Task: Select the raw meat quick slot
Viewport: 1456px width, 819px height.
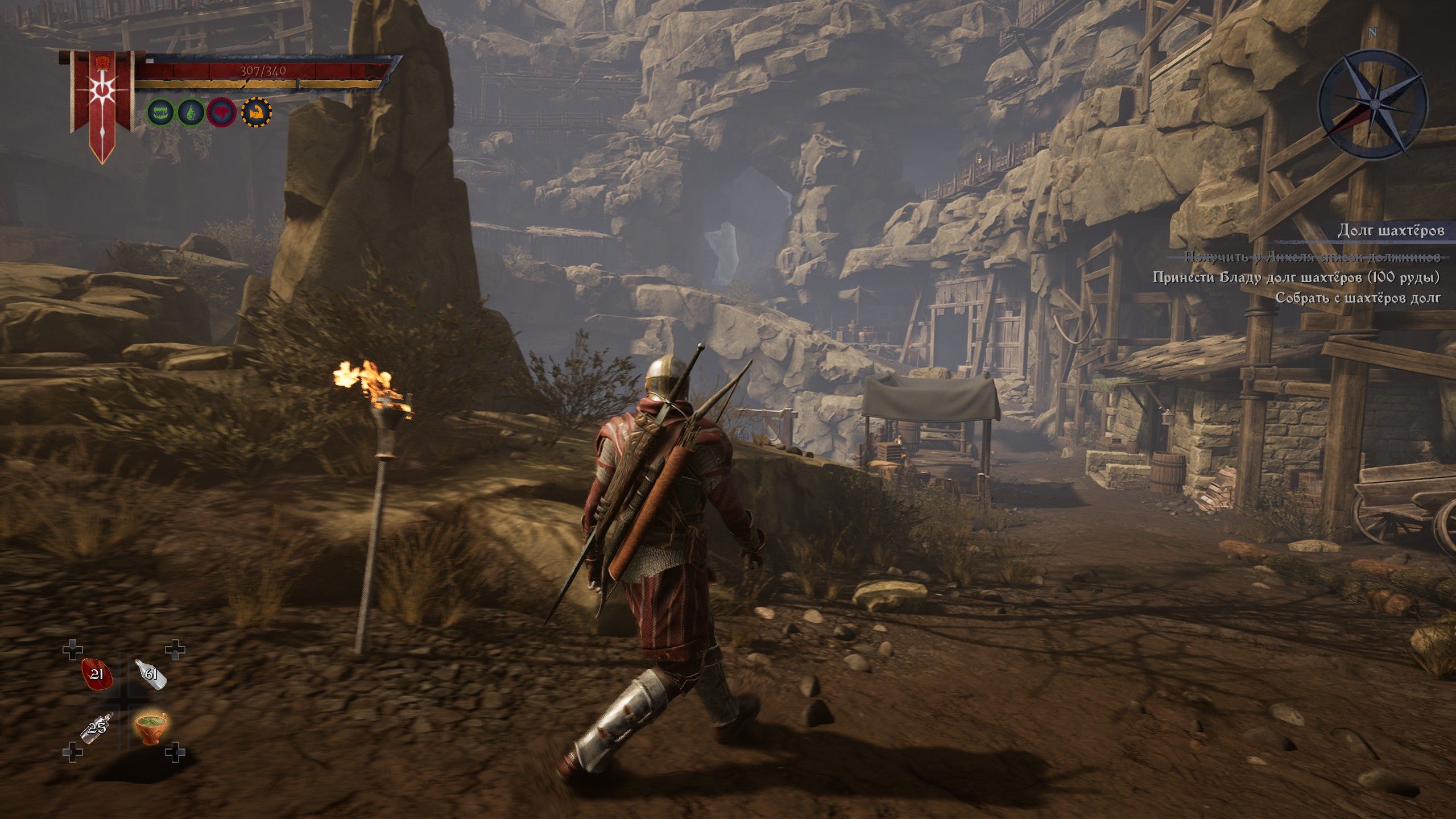Action: 97,675
